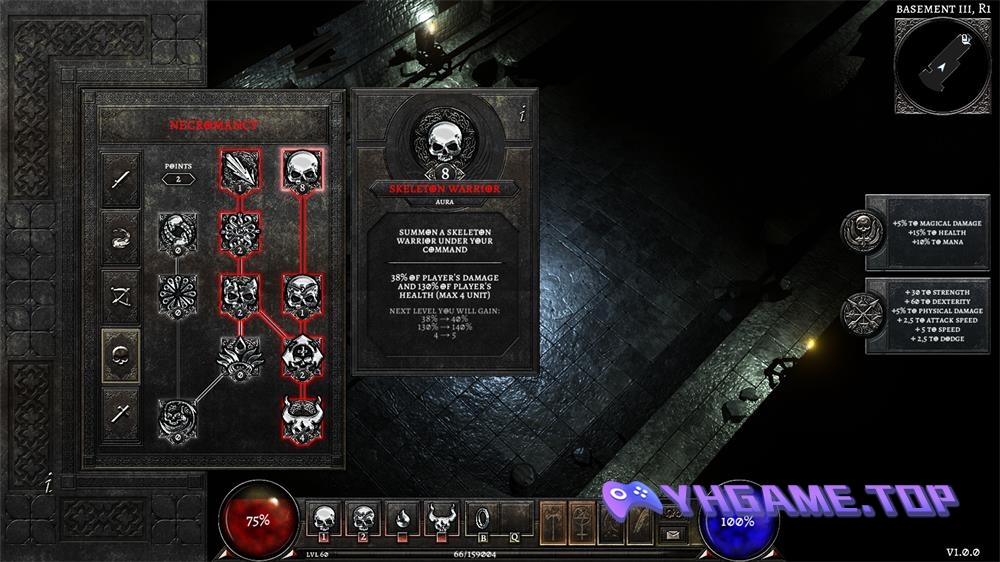
Task: Open the envelope mail button
Action: coord(673,534)
